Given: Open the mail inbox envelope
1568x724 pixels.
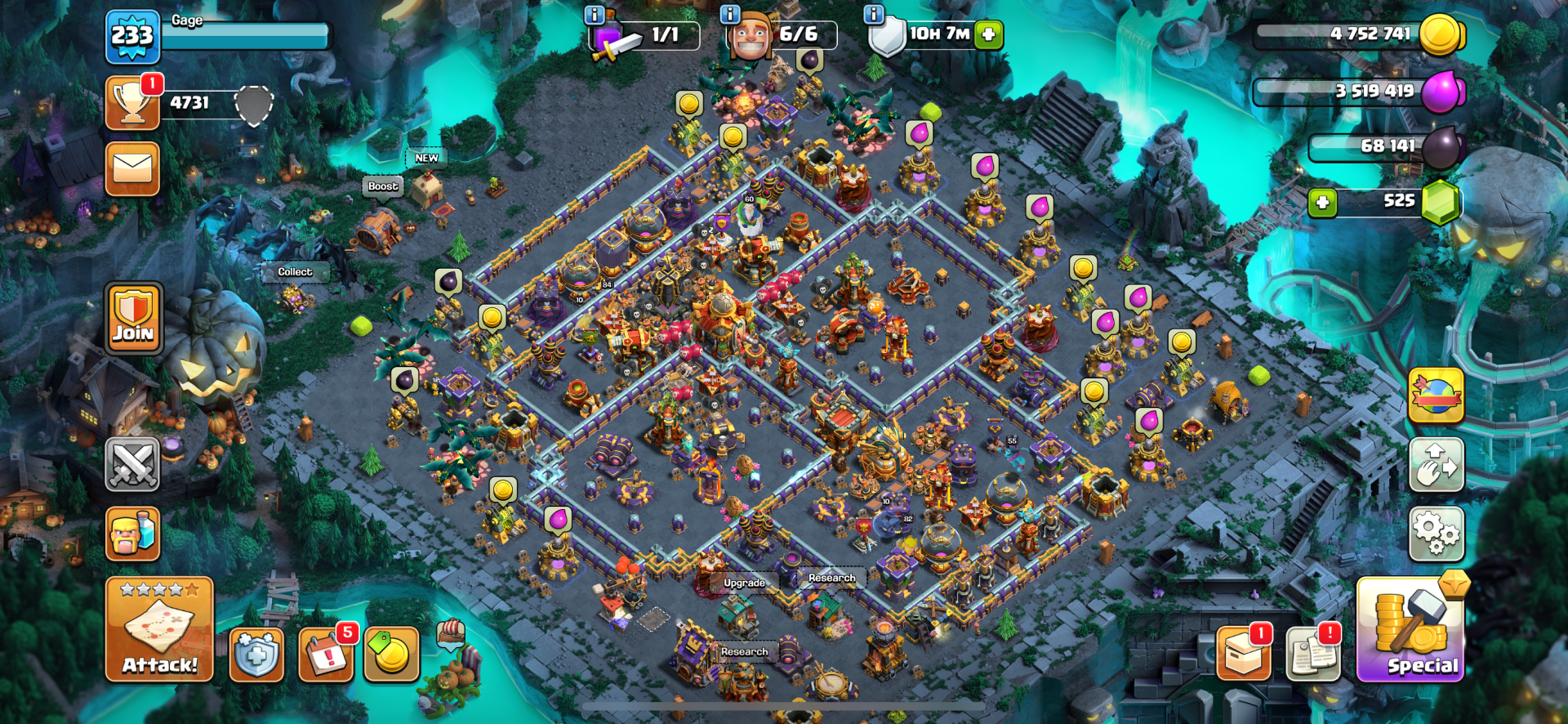Looking at the screenshot, I should point(132,169).
